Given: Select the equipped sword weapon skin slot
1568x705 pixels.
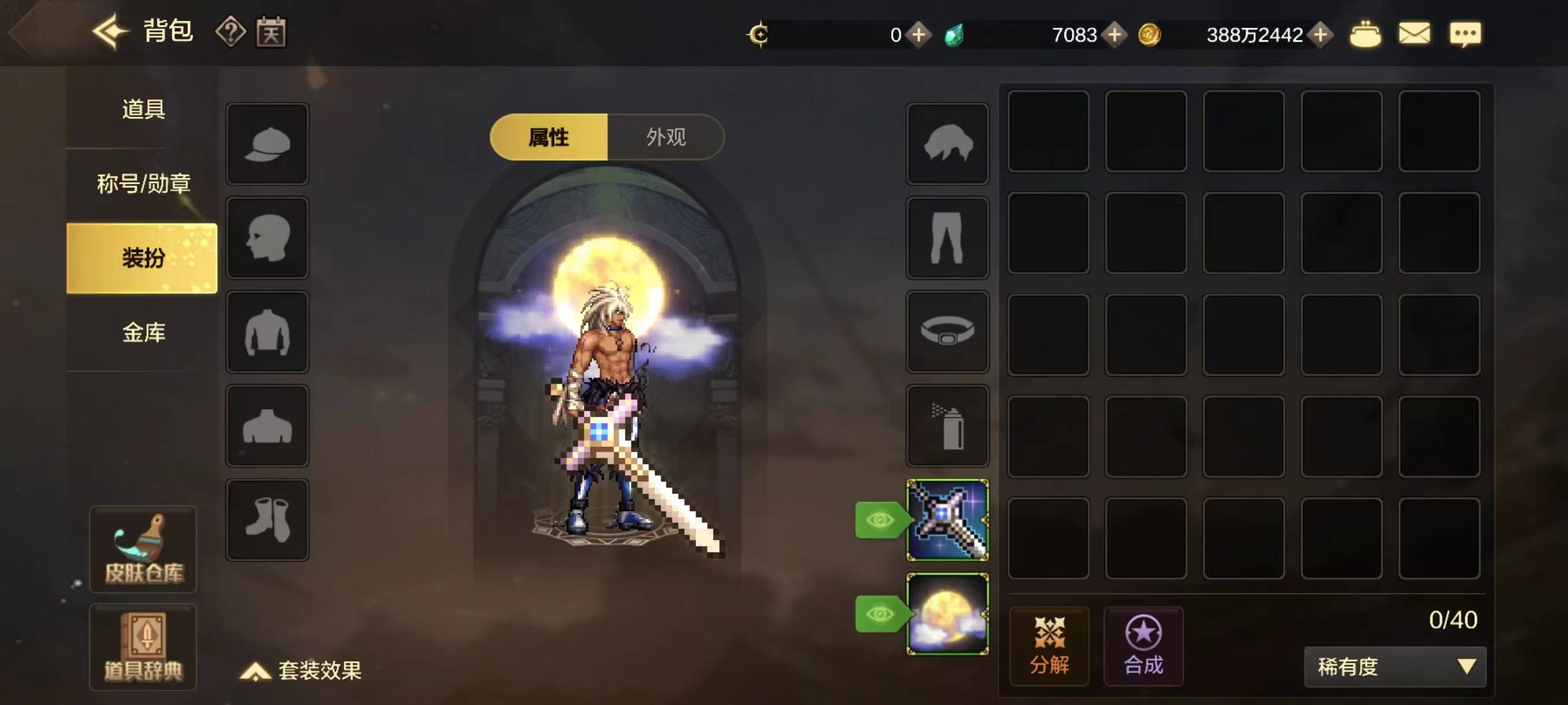Looking at the screenshot, I should click(x=947, y=520).
